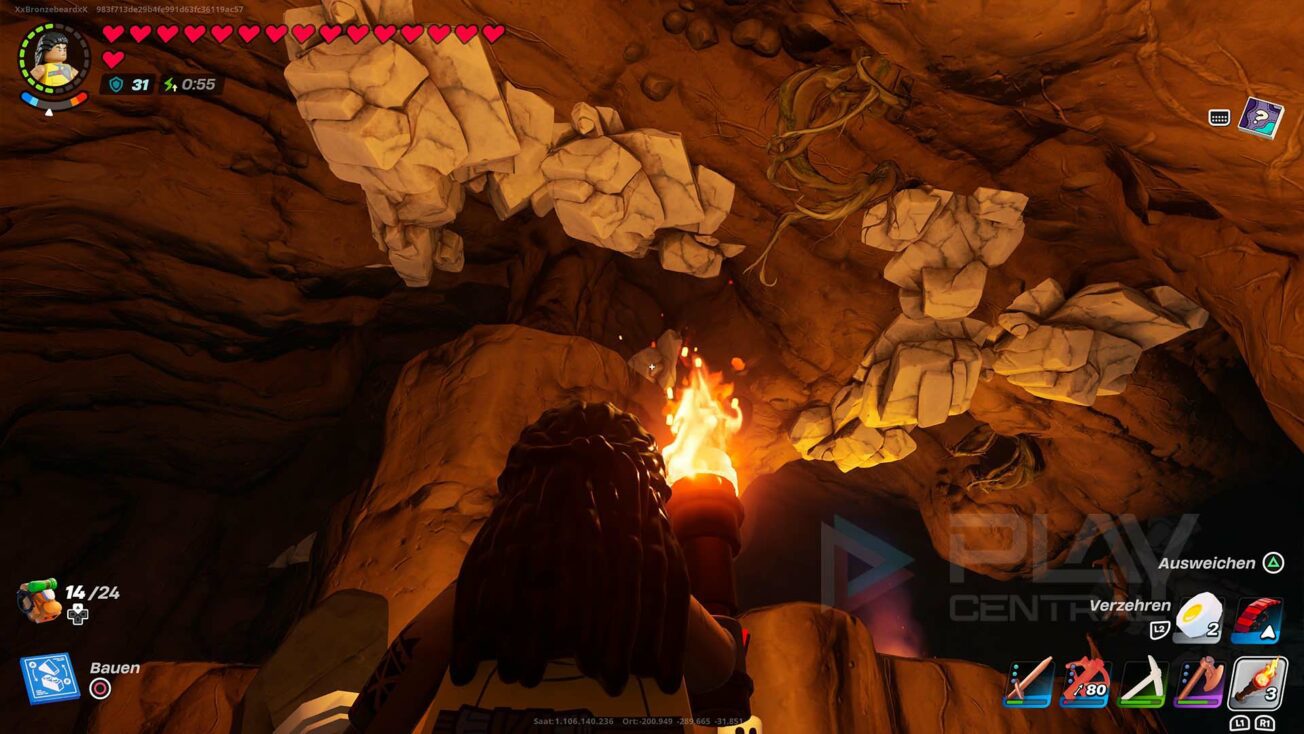Open the blue Bauen blueprint icon
Viewport: 1304px width, 734px height.
click(x=49, y=678)
